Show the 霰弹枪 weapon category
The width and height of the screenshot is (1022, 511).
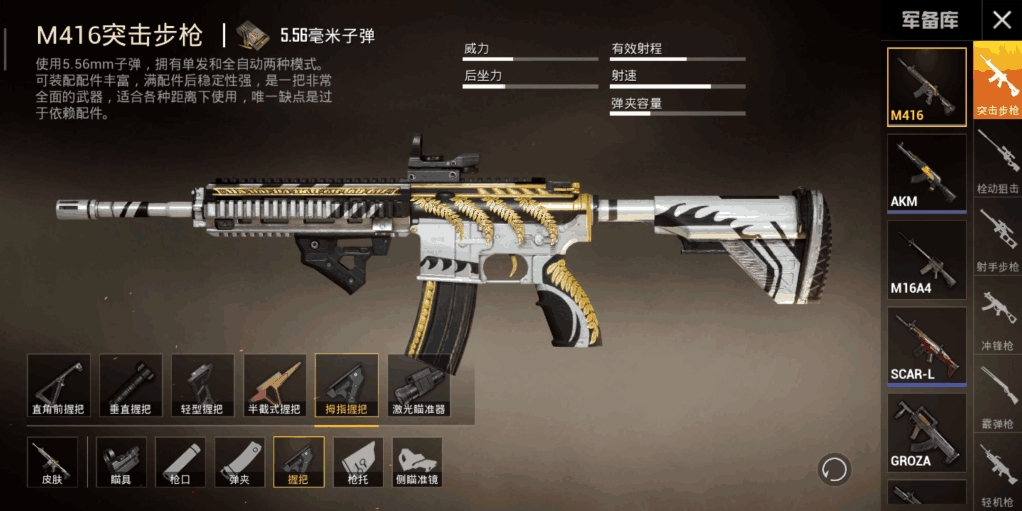tap(997, 399)
